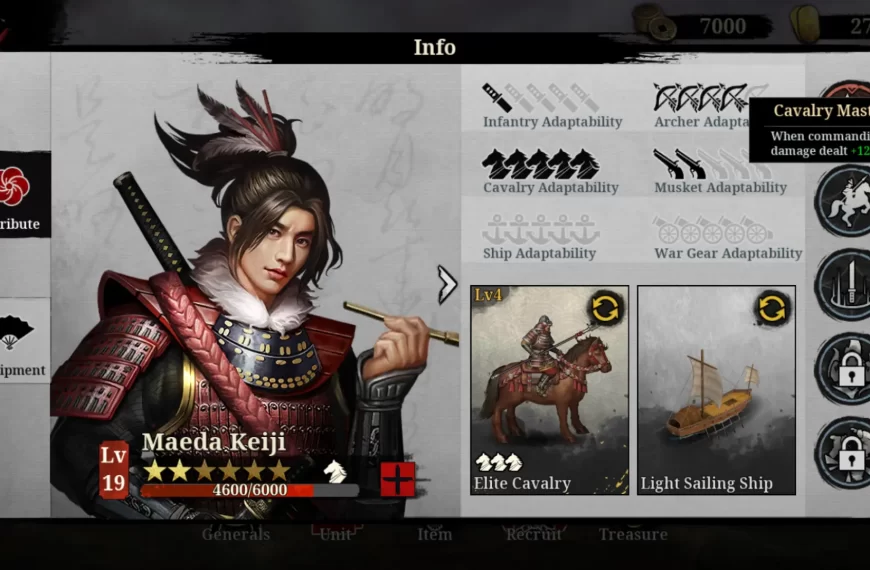
Task: Swap the Elite Cavalry unit using its cycle icon
Action: (x=605, y=308)
